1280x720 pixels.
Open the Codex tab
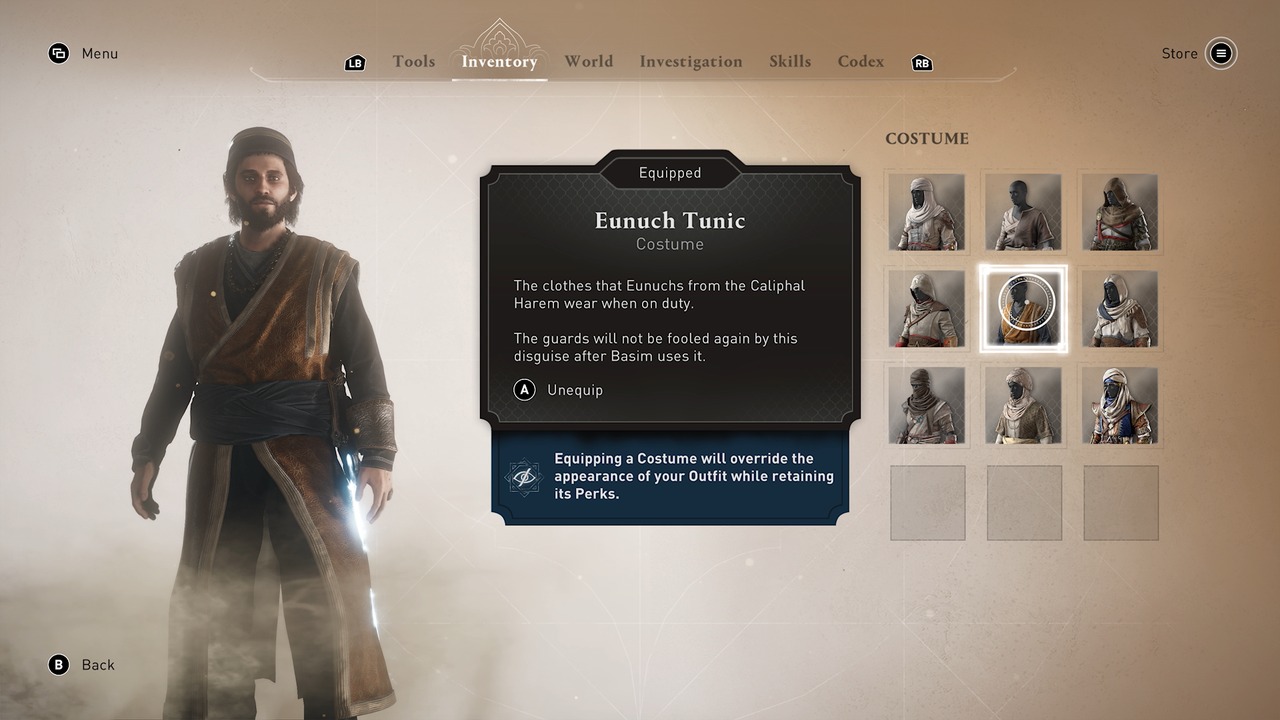(x=859, y=61)
